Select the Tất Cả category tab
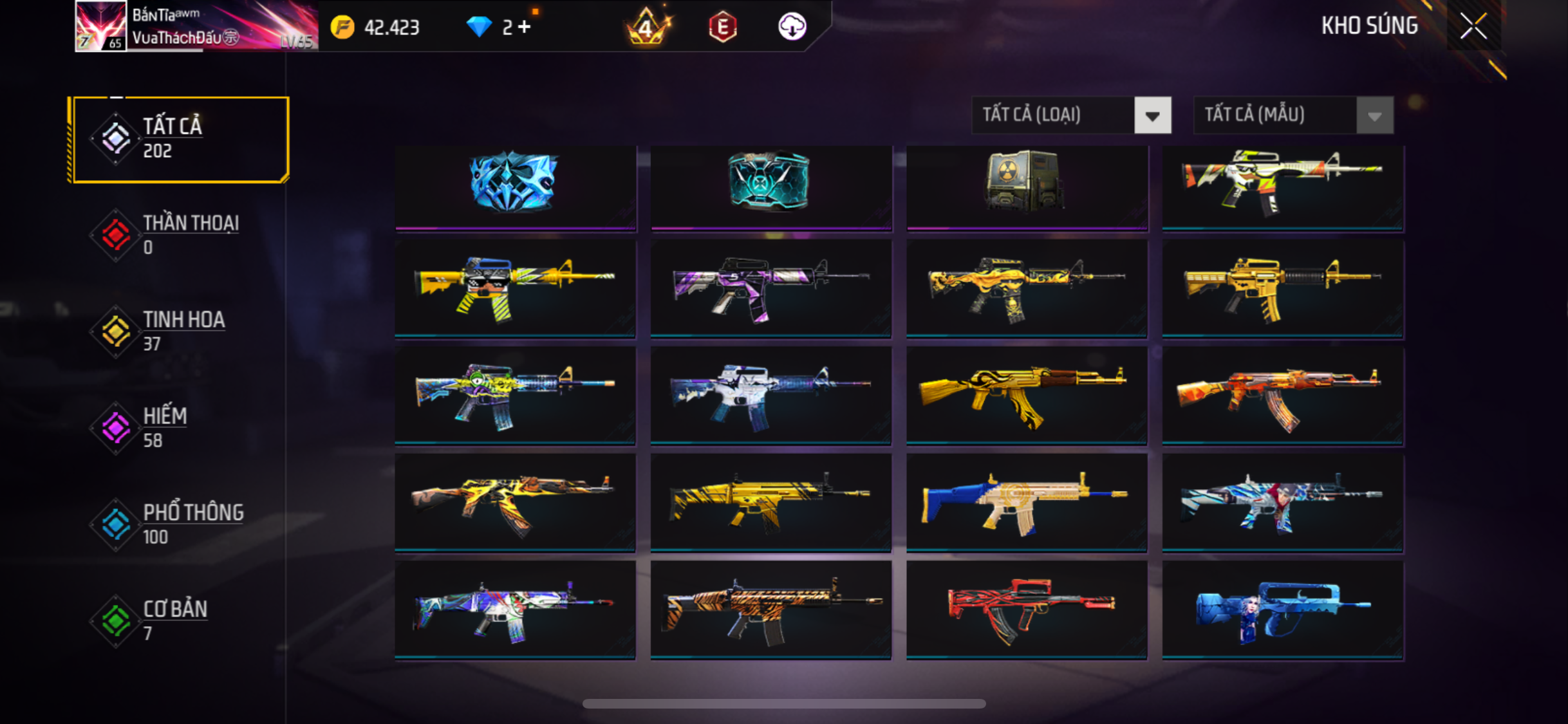 click(x=180, y=139)
